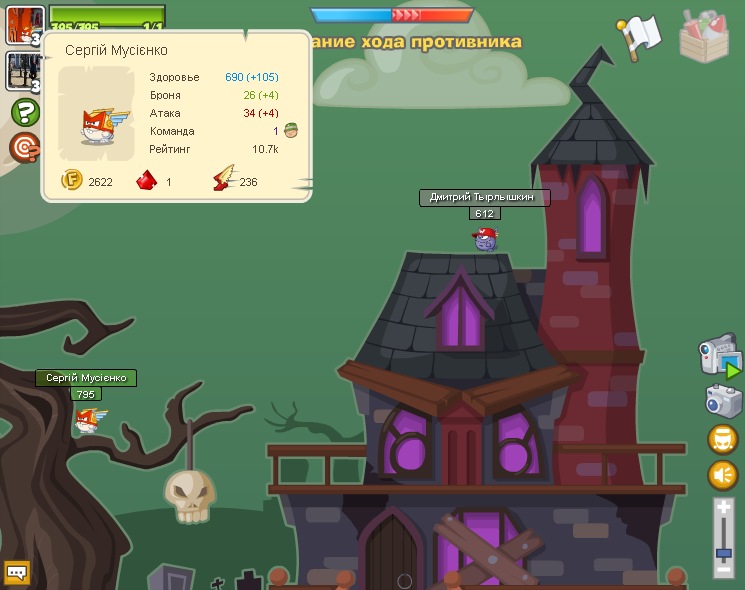Select the red winged character portrait
745x590 pixels.
(x=24, y=24)
